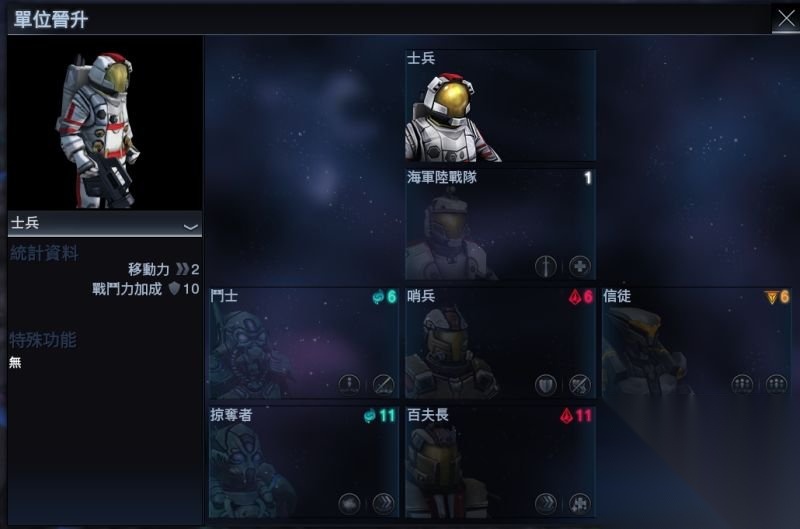Close the 單位晉升 window
800x529 pixels.
[x=785, y=17]
